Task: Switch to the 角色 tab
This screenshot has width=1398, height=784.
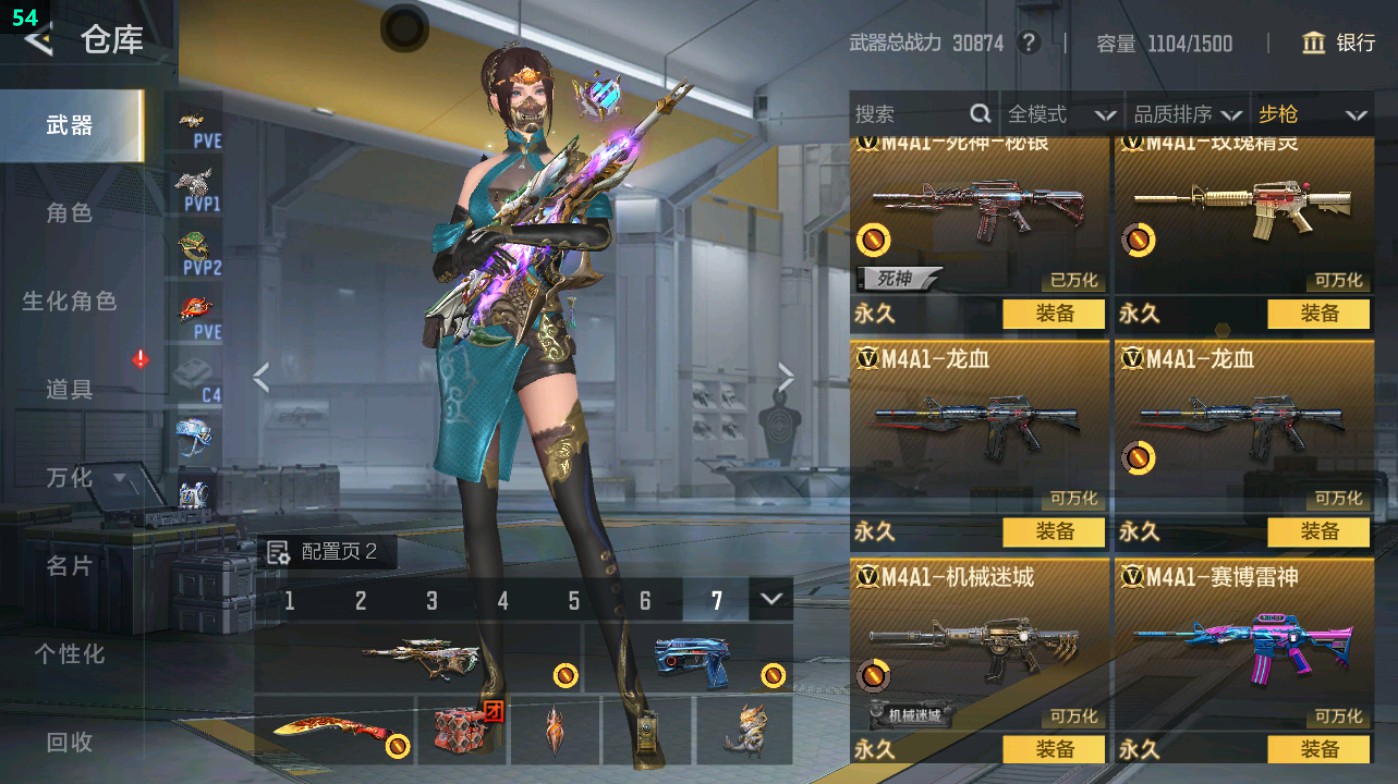Action: click(x=69, y=213)
